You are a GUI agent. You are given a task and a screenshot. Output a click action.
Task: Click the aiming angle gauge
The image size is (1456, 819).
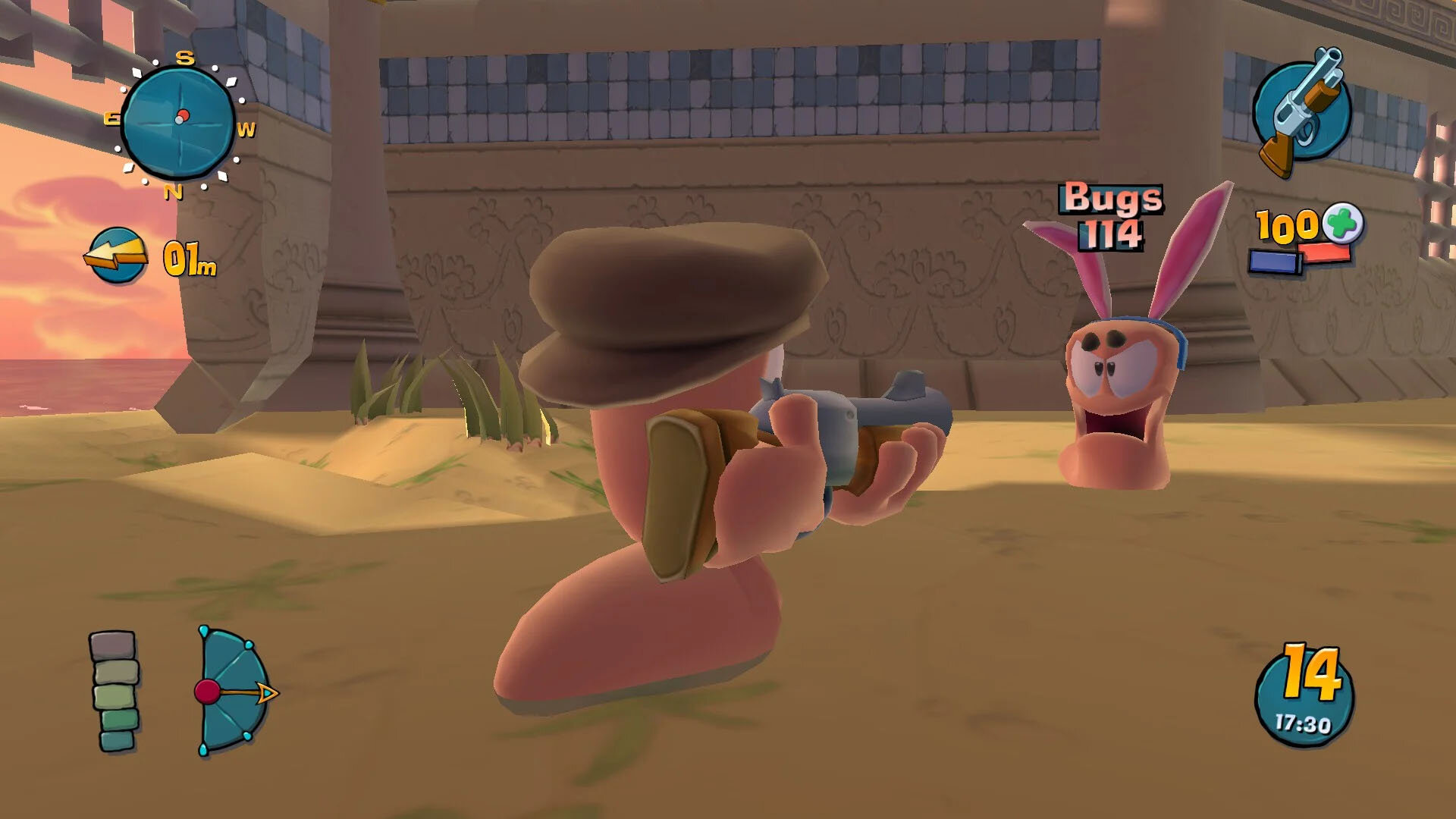[x=231, y=690]
